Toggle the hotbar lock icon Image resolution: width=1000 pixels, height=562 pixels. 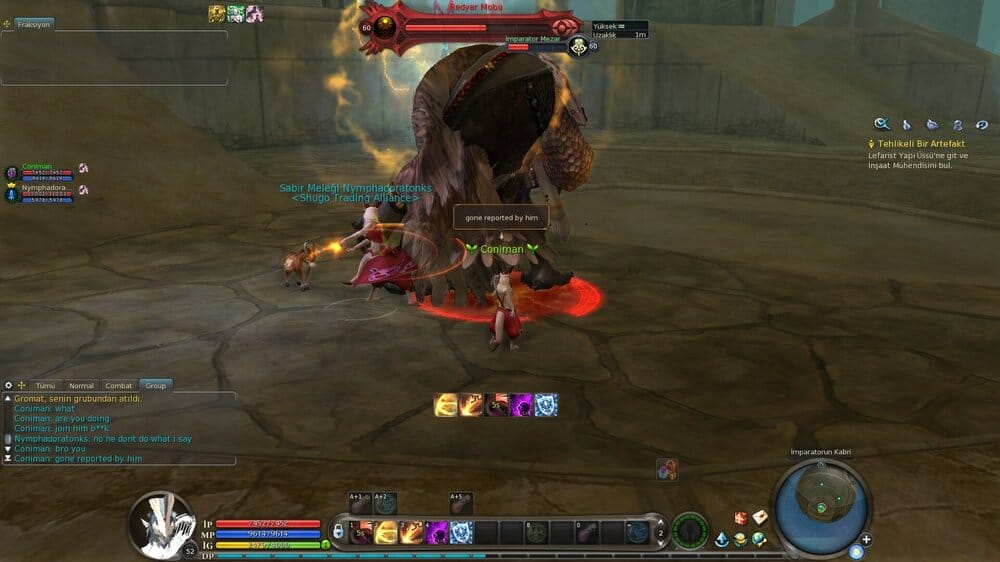coord(340,530)
